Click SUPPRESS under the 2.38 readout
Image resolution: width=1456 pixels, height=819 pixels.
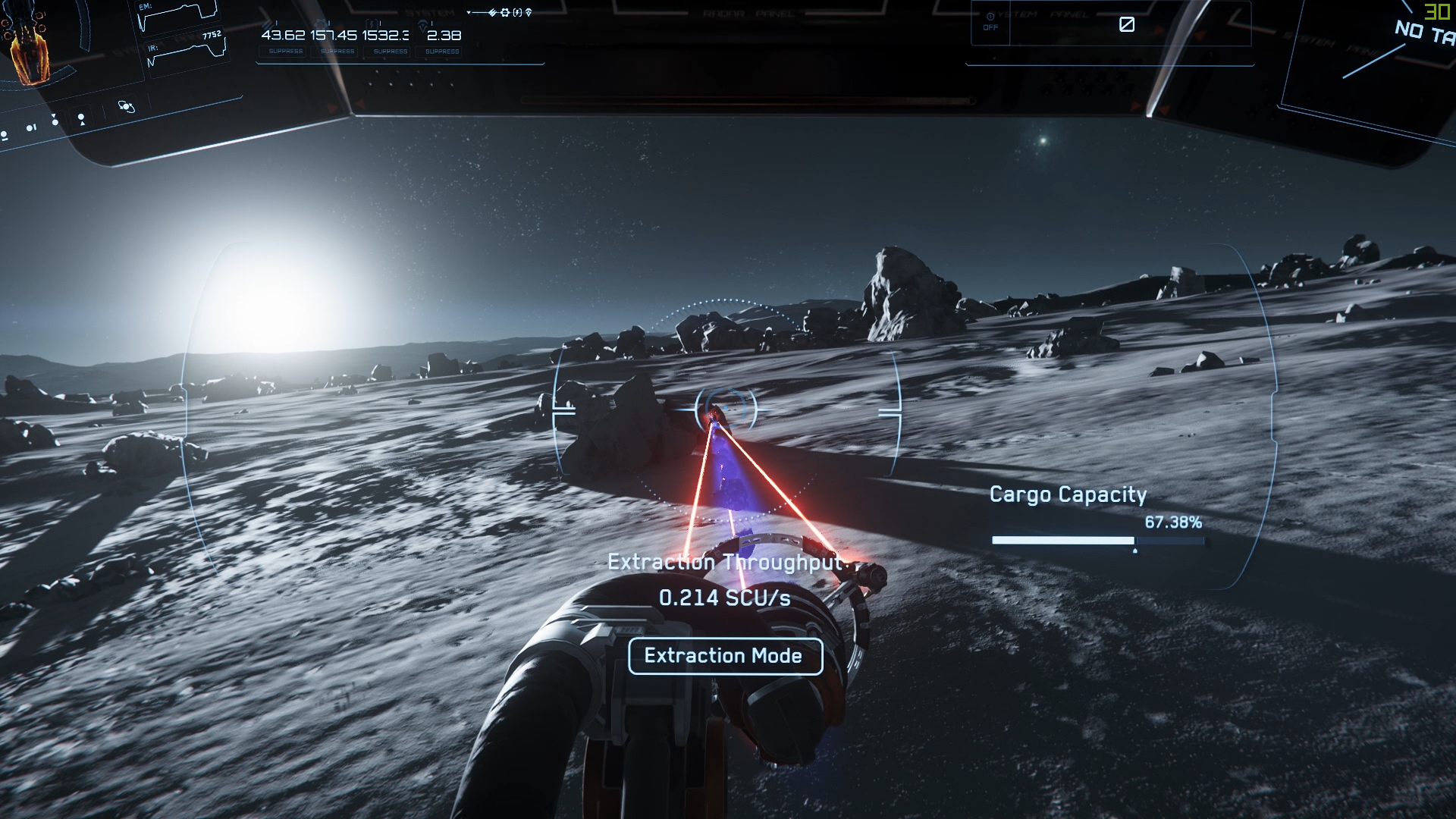coord(442,52)
